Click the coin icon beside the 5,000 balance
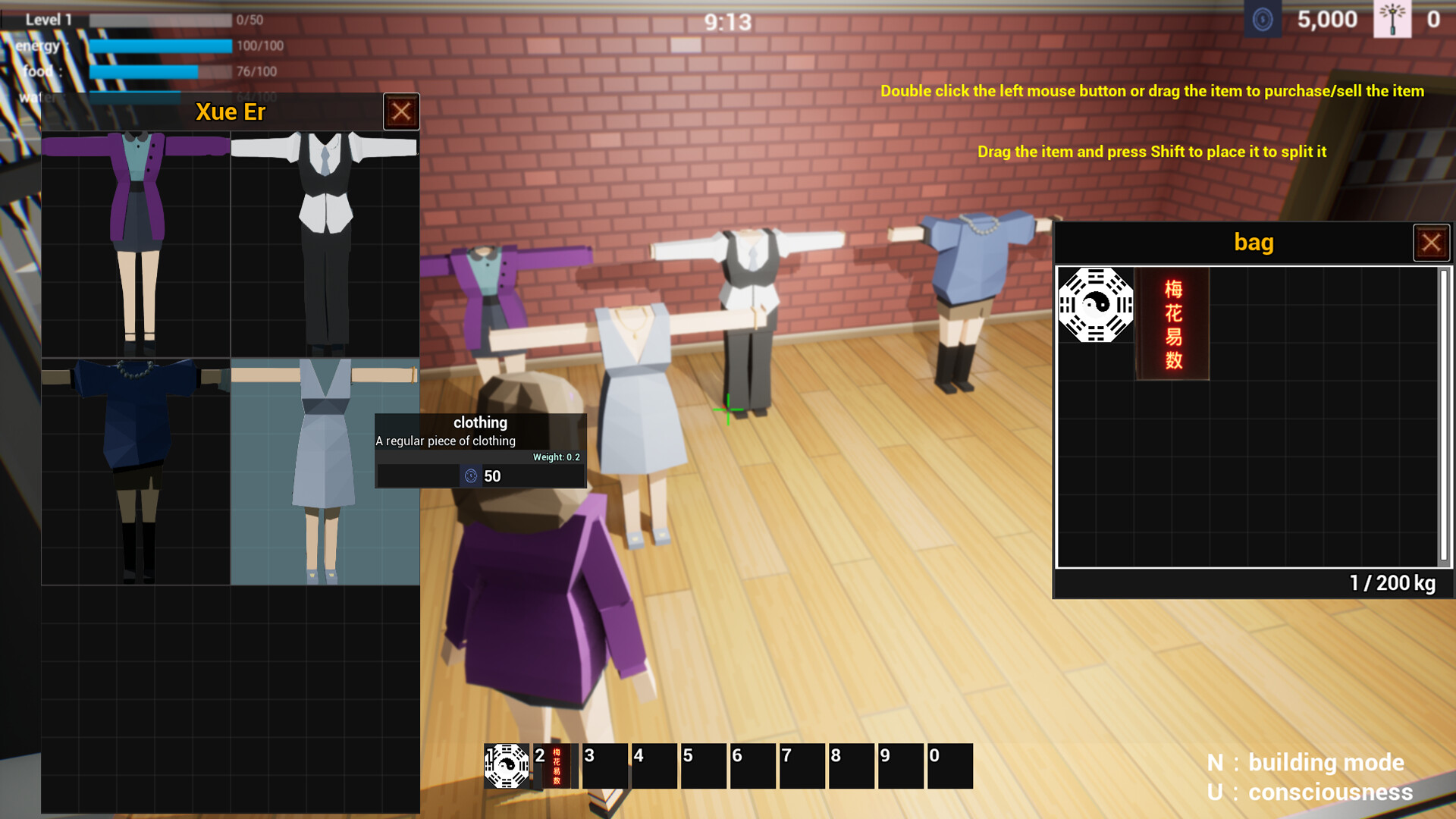Image resolution: width=1456 pixels, height=819 pixels. coord(1263,20)
